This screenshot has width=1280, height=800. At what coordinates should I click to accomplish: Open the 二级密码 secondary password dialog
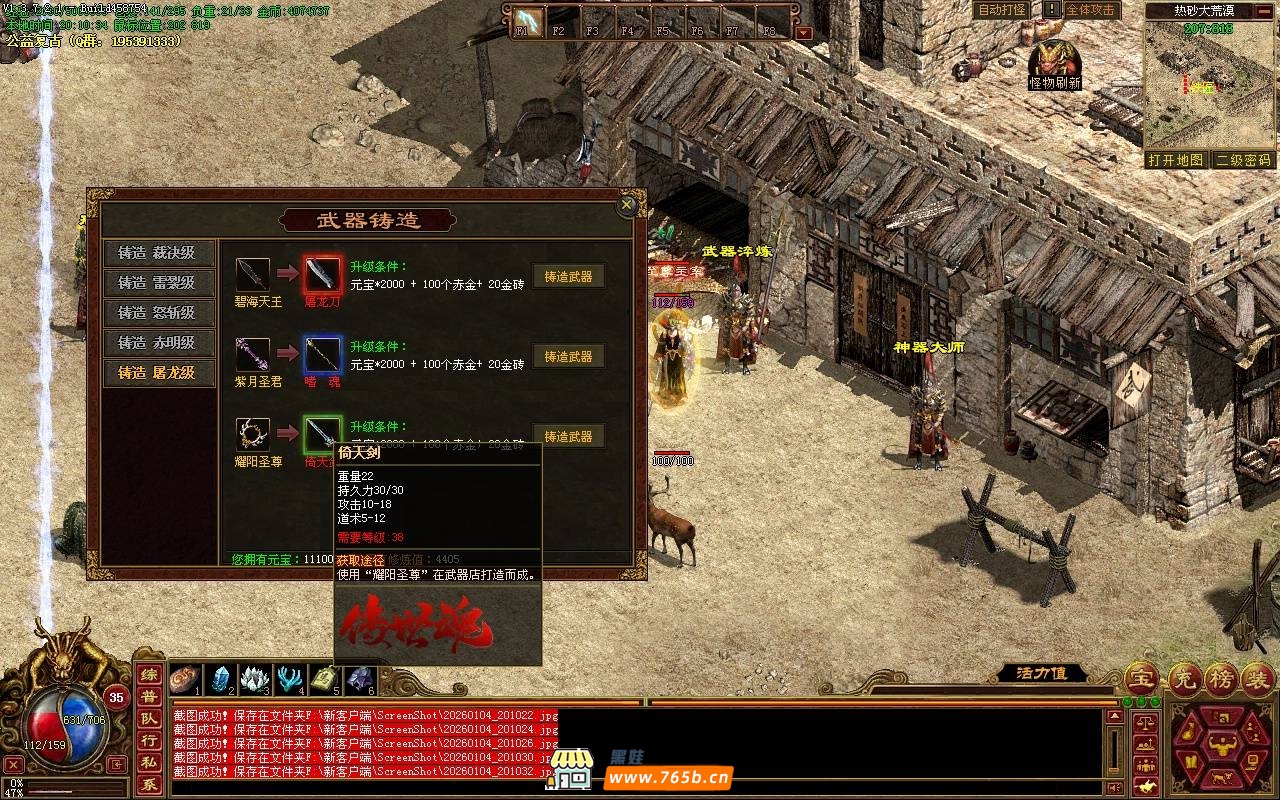coord(1243,160)
